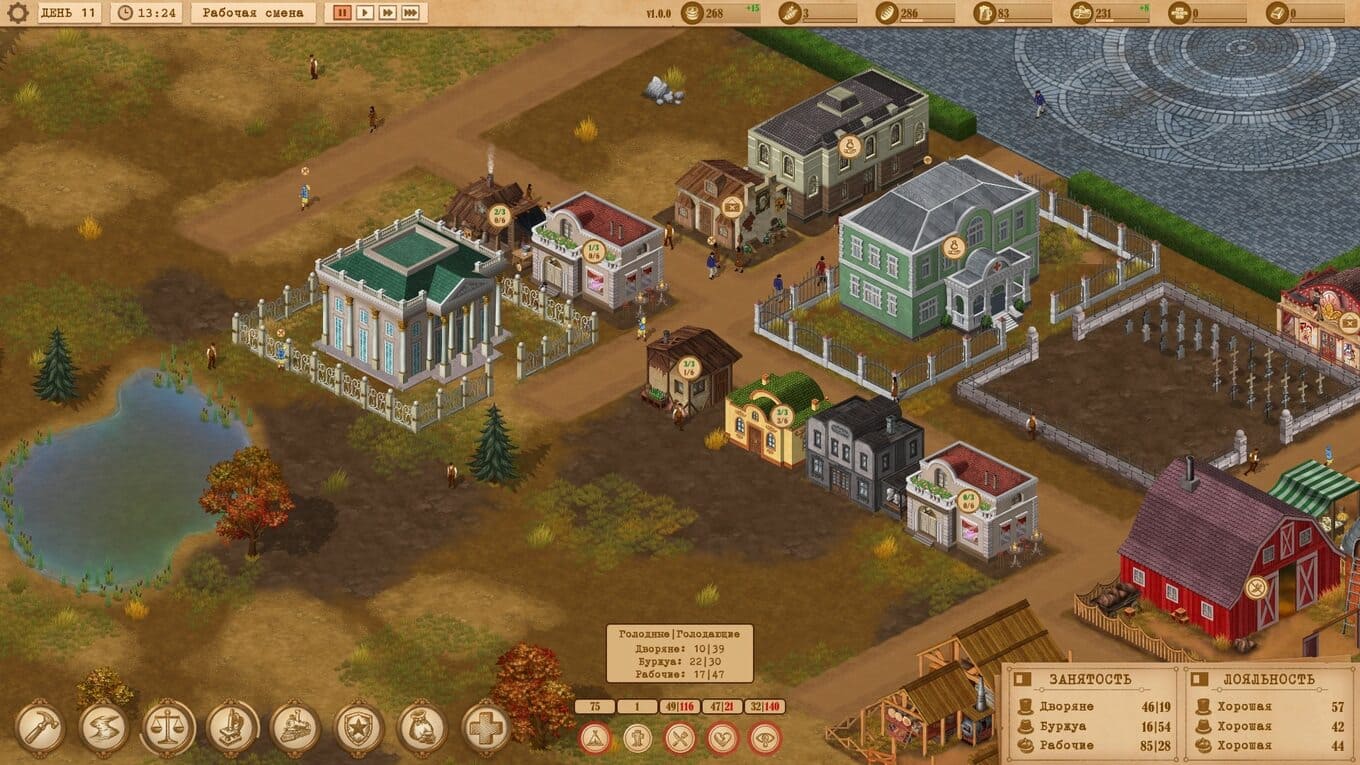
Task: Show the tent housing overlay
Action: 595,739
